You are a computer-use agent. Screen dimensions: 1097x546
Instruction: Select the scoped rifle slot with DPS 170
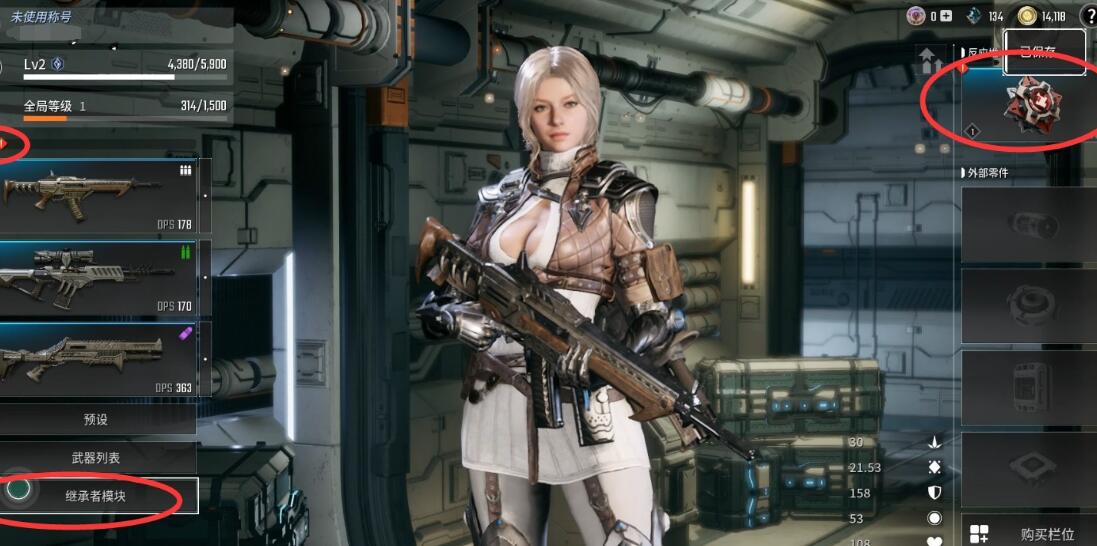[100, 276]
